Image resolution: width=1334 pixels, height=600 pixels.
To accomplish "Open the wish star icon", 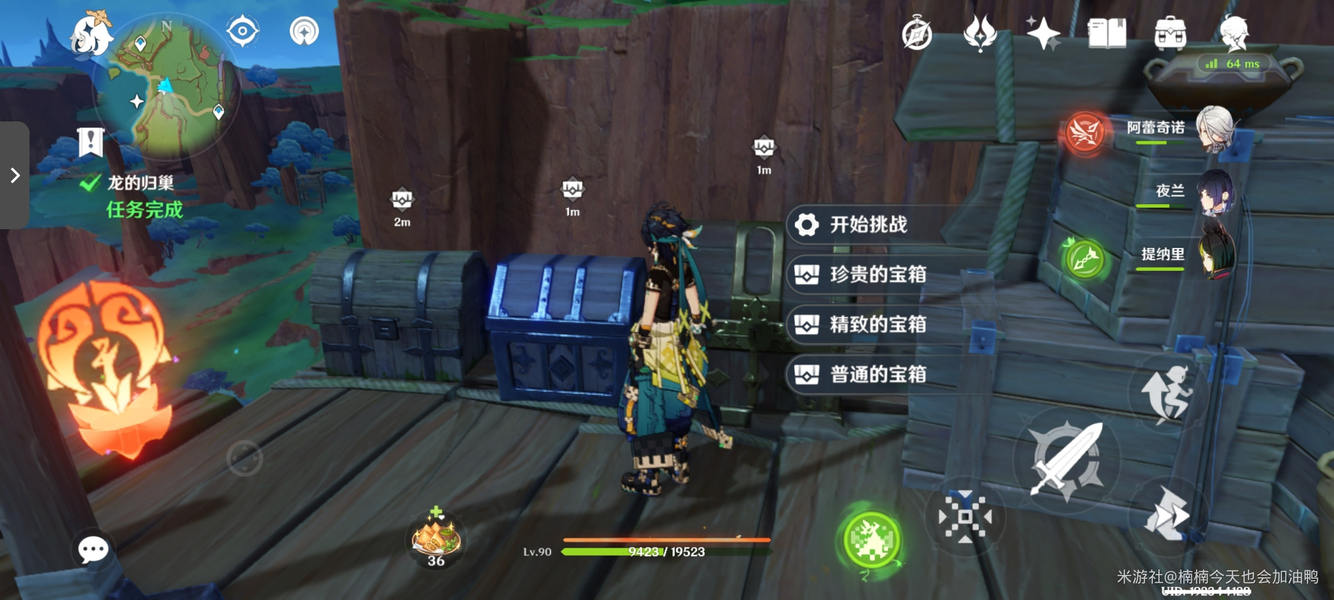I will (1043, 34).
